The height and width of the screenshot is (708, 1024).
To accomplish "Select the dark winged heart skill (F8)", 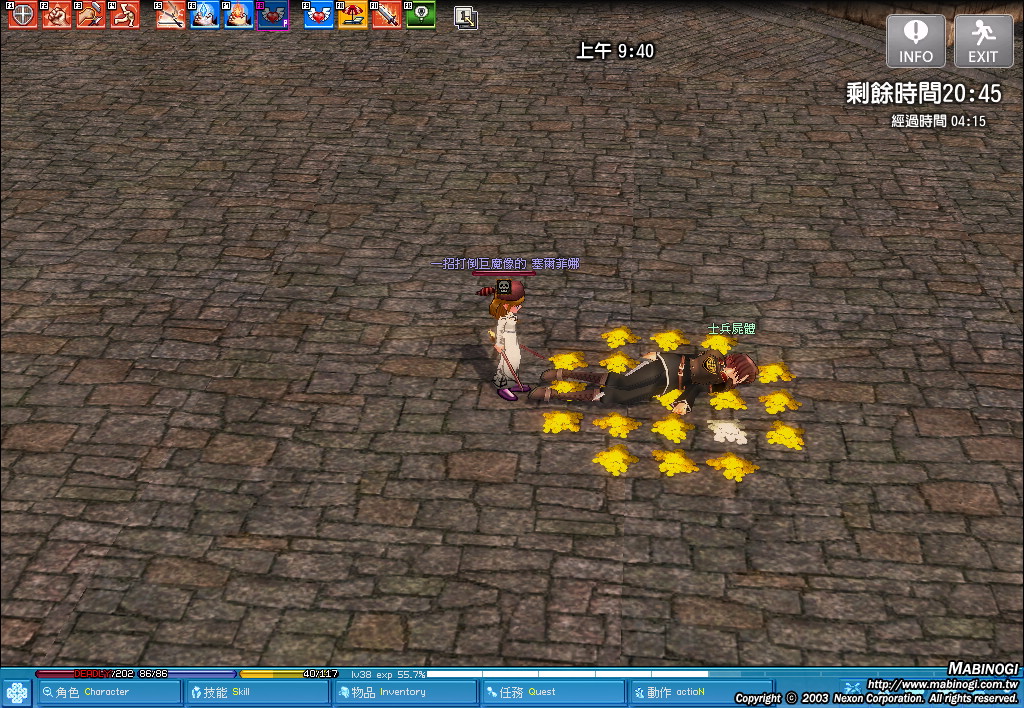I will (x=273, y=15).
